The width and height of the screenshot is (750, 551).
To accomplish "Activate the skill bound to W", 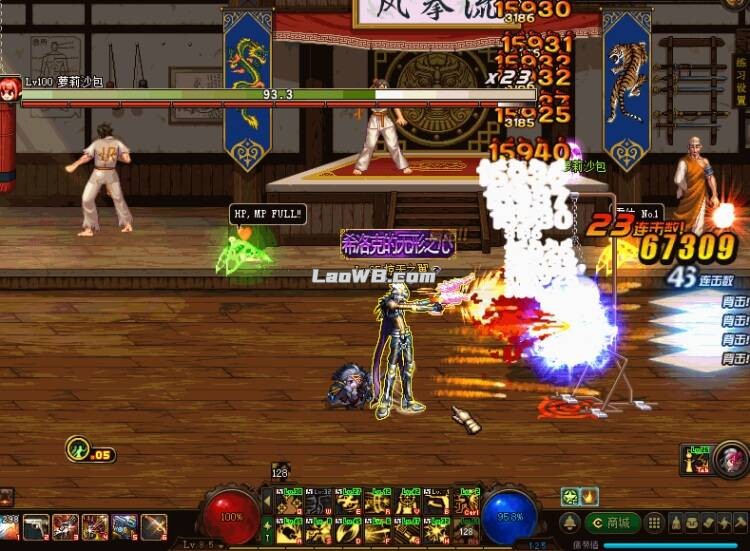I will coord(320,503).
